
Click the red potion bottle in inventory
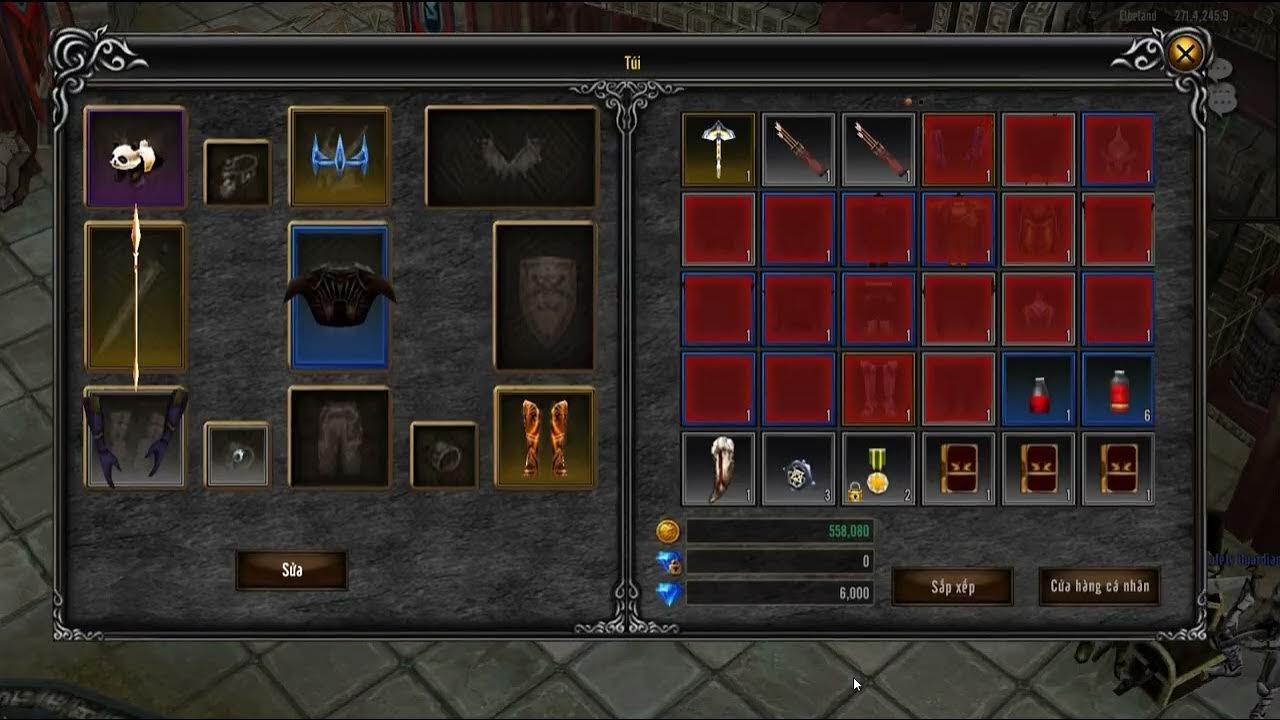[1038, 389]
